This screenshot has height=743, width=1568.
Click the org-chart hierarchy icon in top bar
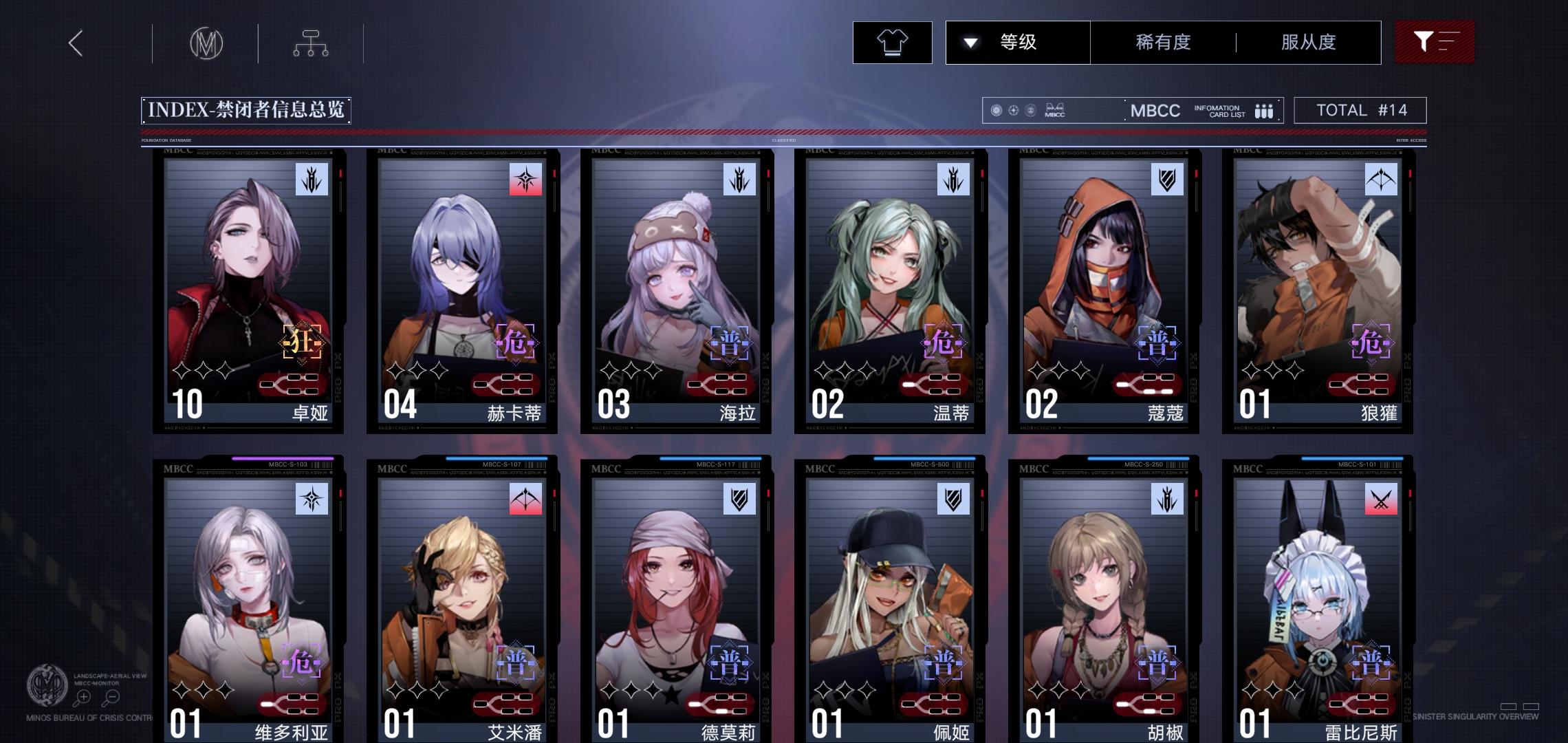click(x=310, y=43)
